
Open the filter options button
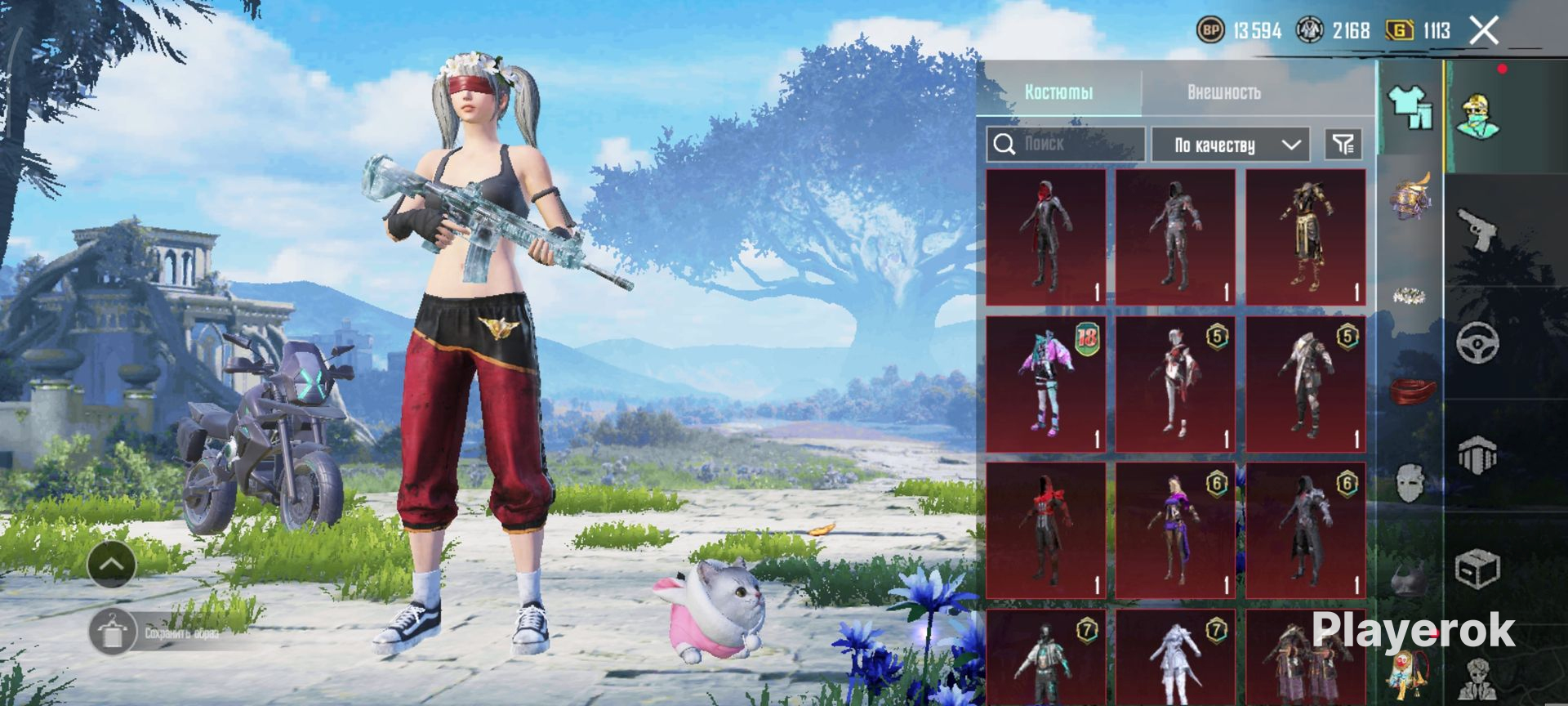1343,145
